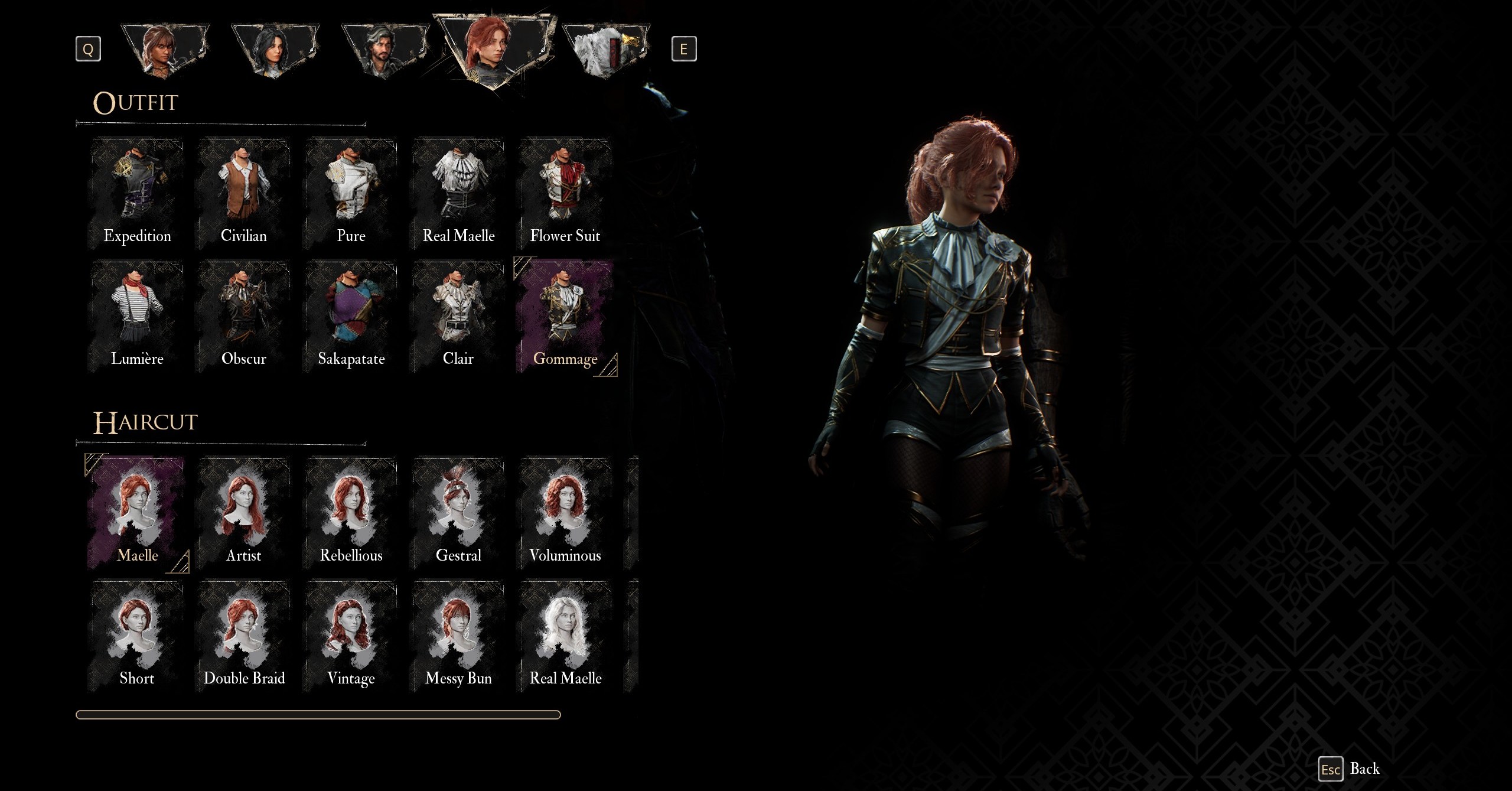This screenshot has height=791, width=1512.
Task: Pick the Real Maelle outfit
Action: [x=458, y=195]
